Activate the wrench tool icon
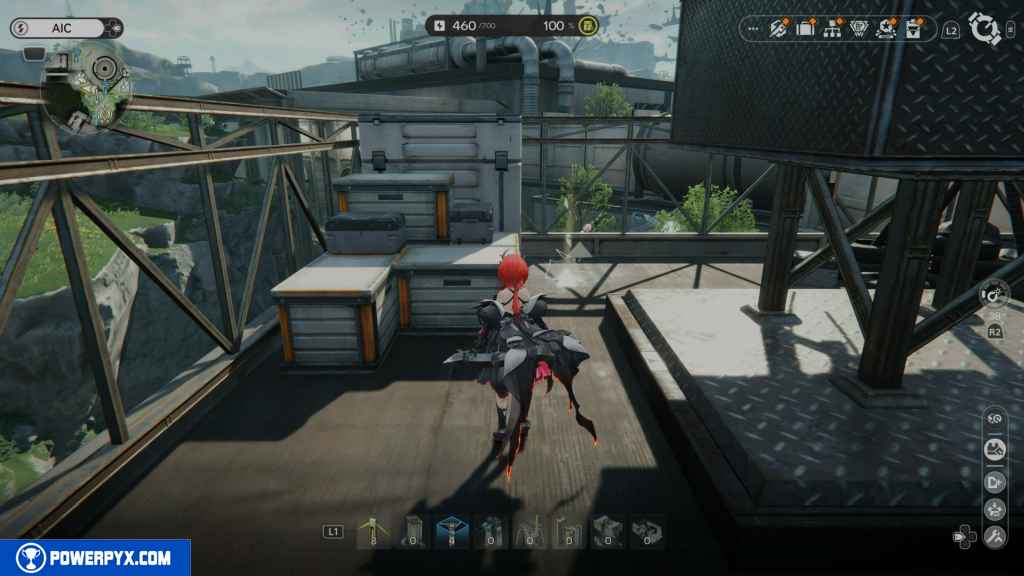This screenshot has height=576, width=1024. click(994, 537)
